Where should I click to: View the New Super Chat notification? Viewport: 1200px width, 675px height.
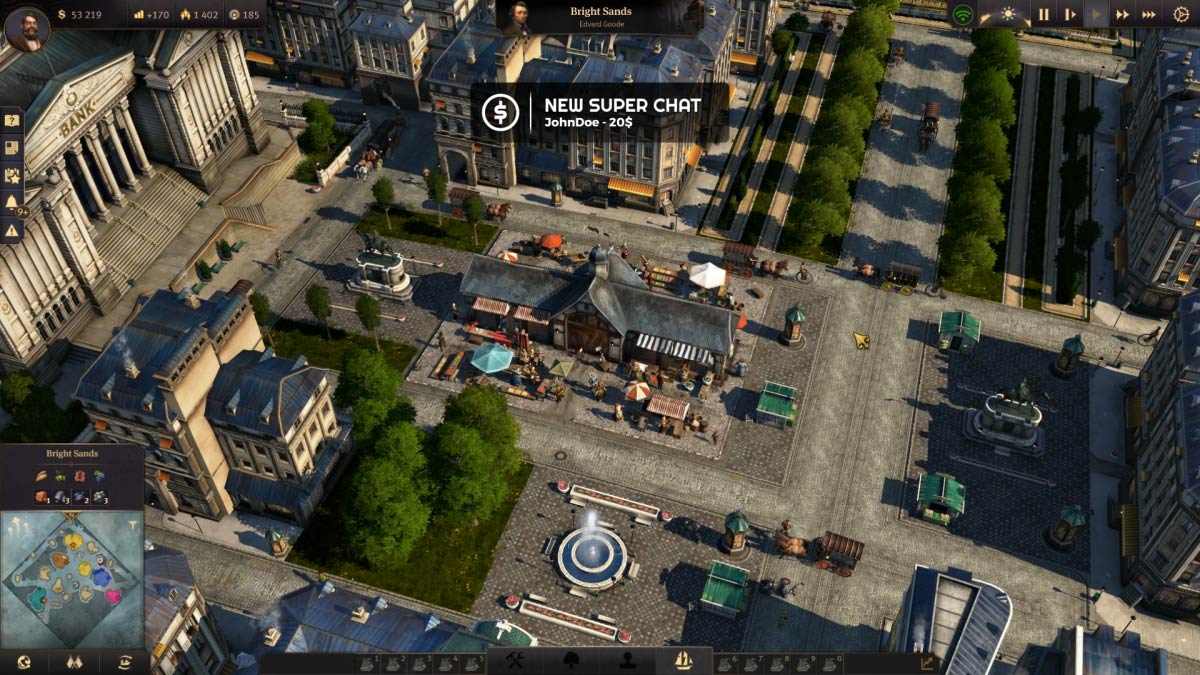point(600,112)
